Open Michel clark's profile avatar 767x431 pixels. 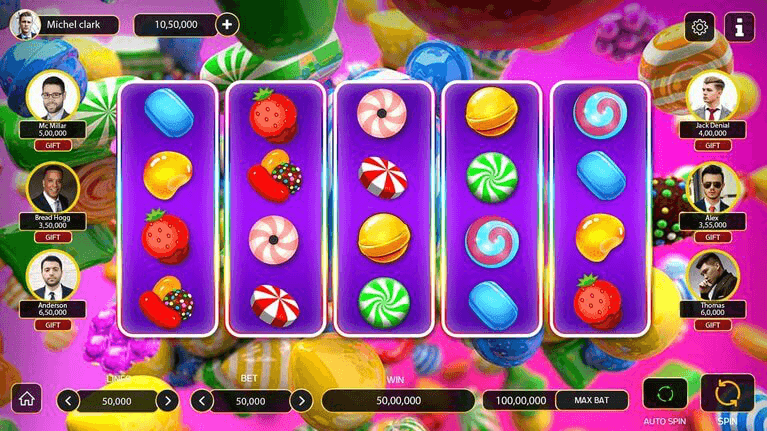point(24,24)
